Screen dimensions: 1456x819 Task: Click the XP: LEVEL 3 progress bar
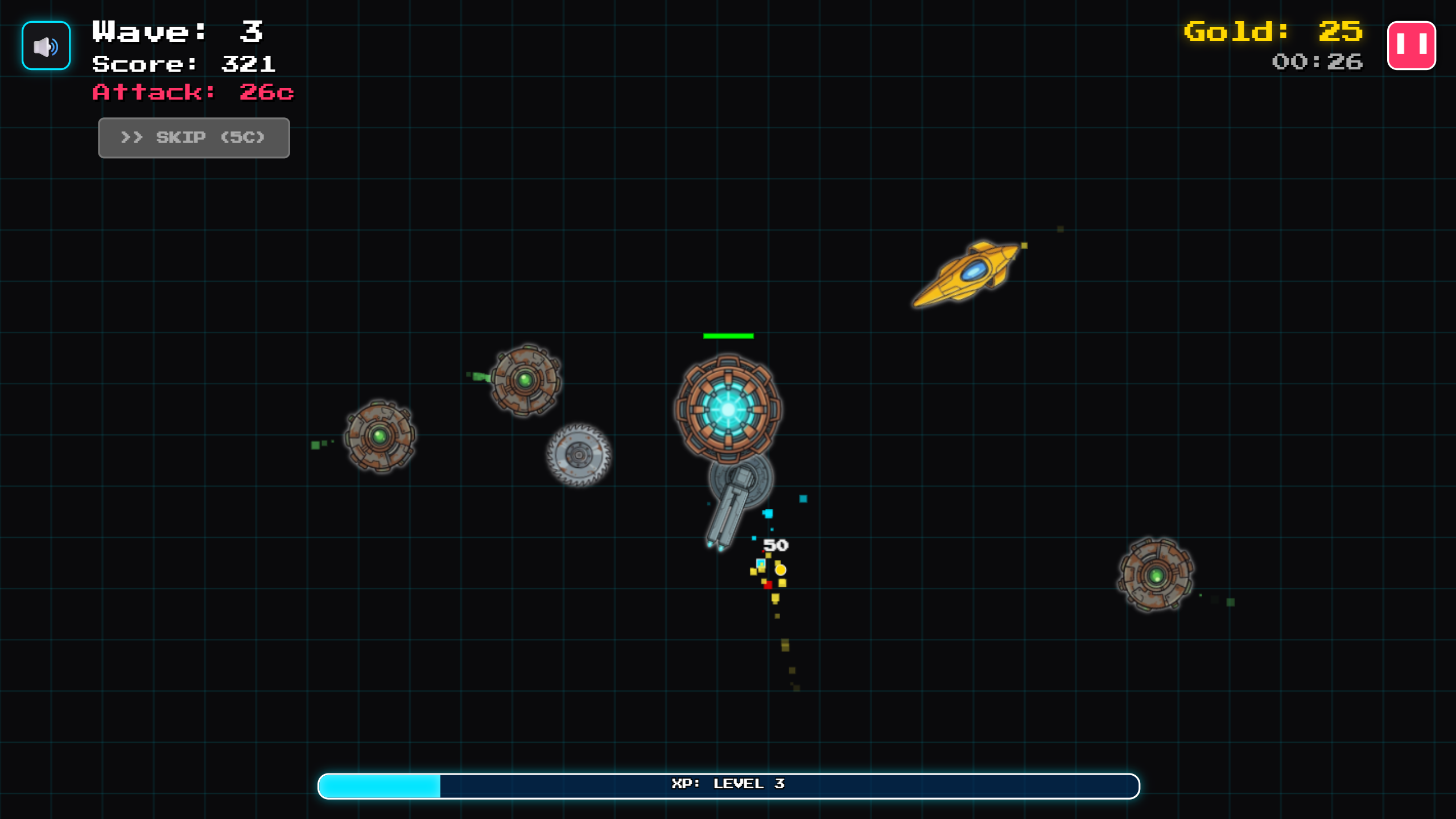coord(728,785)
